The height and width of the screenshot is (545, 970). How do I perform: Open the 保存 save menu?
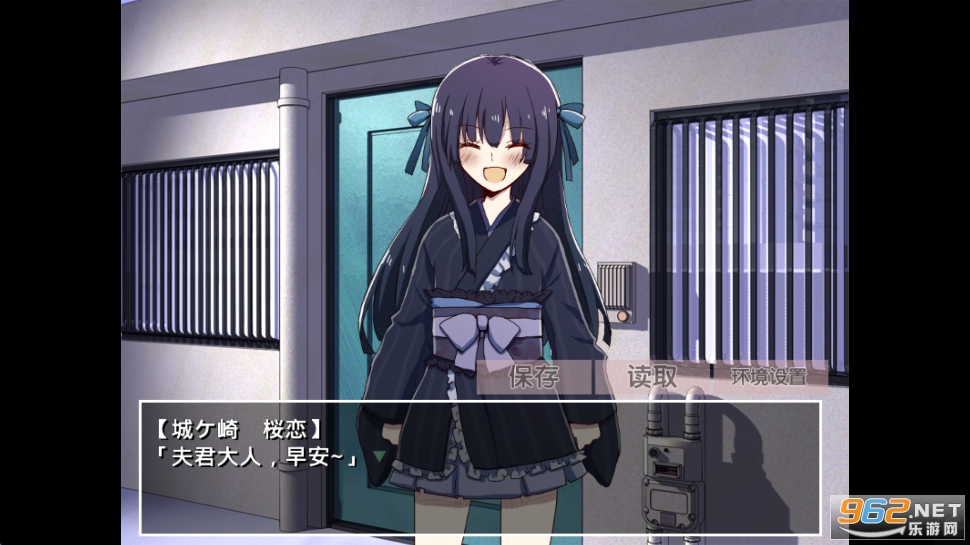coord(534,377)
